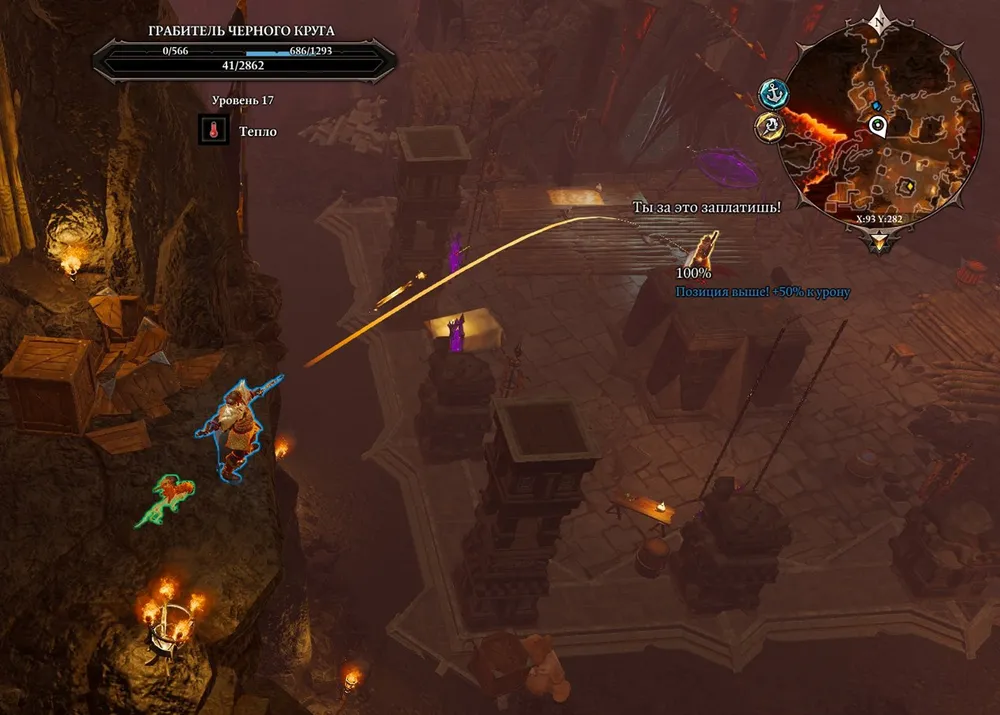Select the Тепло thermometer status icon
Viewport: 1000px width, 715px height.
213,130
